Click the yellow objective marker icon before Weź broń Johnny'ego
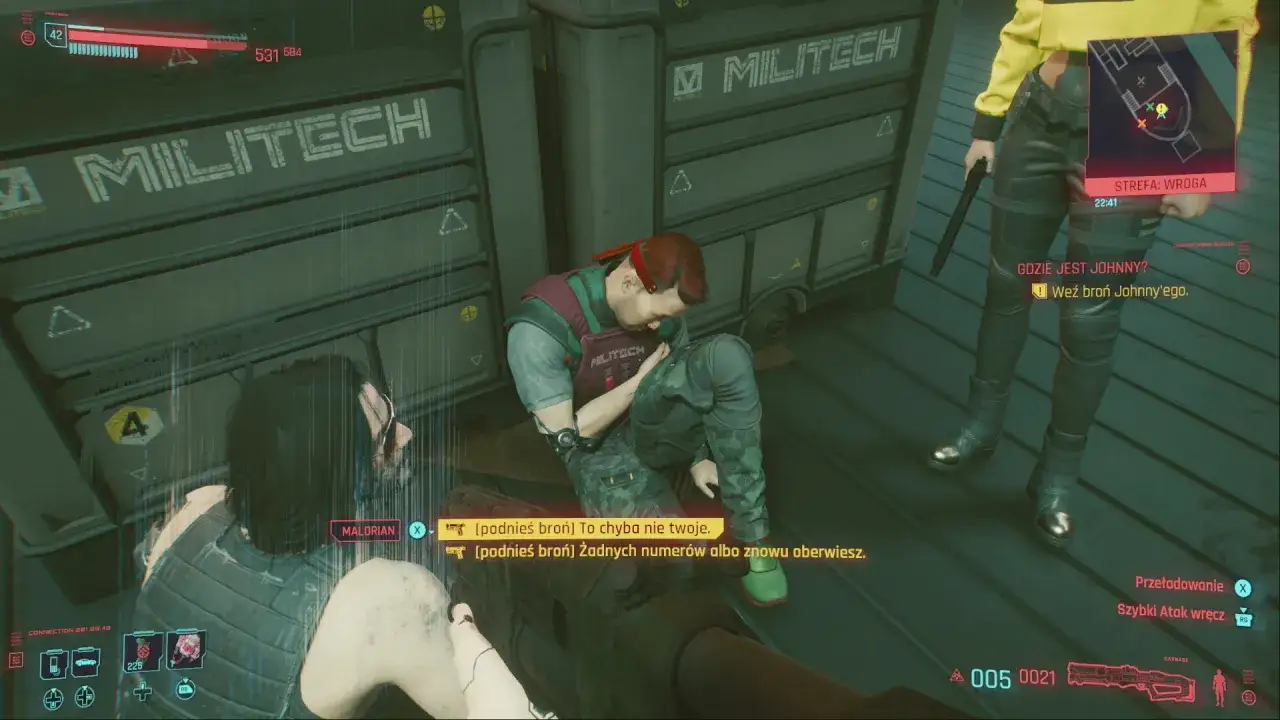Screen dimensions: 1280x720 (1040, 292)
